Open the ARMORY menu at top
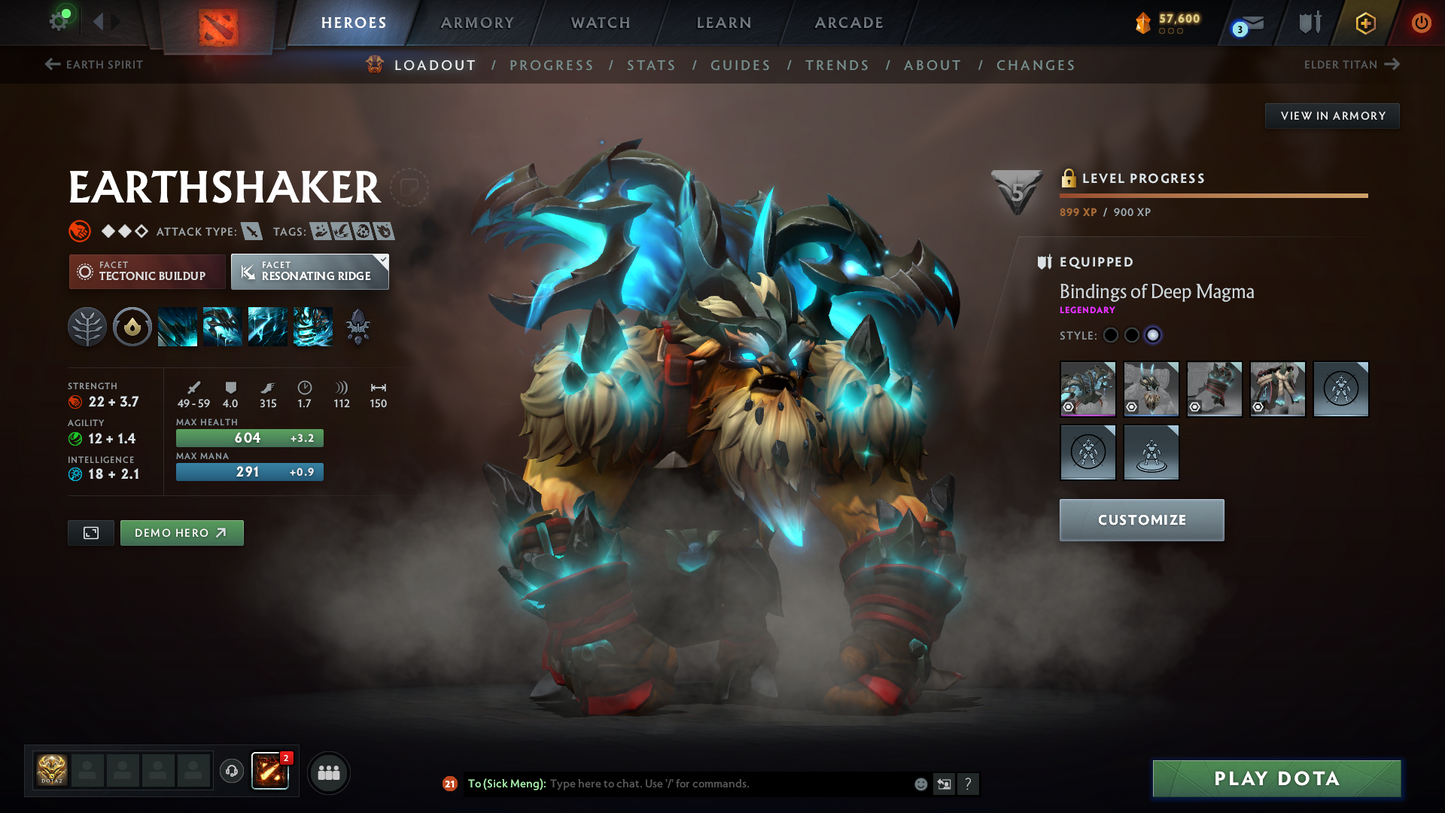Image resolution: width=1445 pixels, height=813 pixels. (477, 22)
